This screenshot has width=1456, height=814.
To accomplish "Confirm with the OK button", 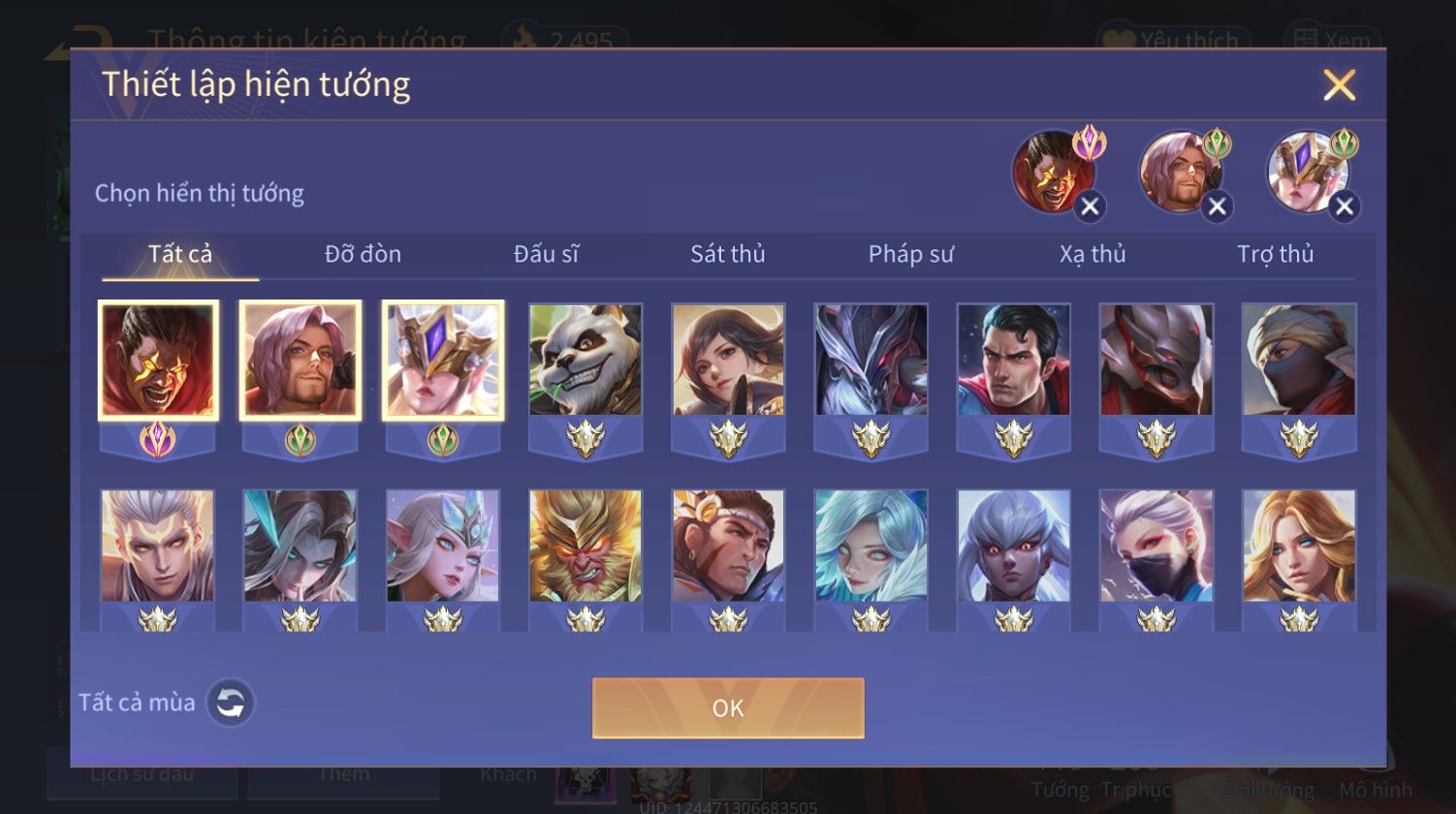I will pyautogui.click(x=728, y=707).
